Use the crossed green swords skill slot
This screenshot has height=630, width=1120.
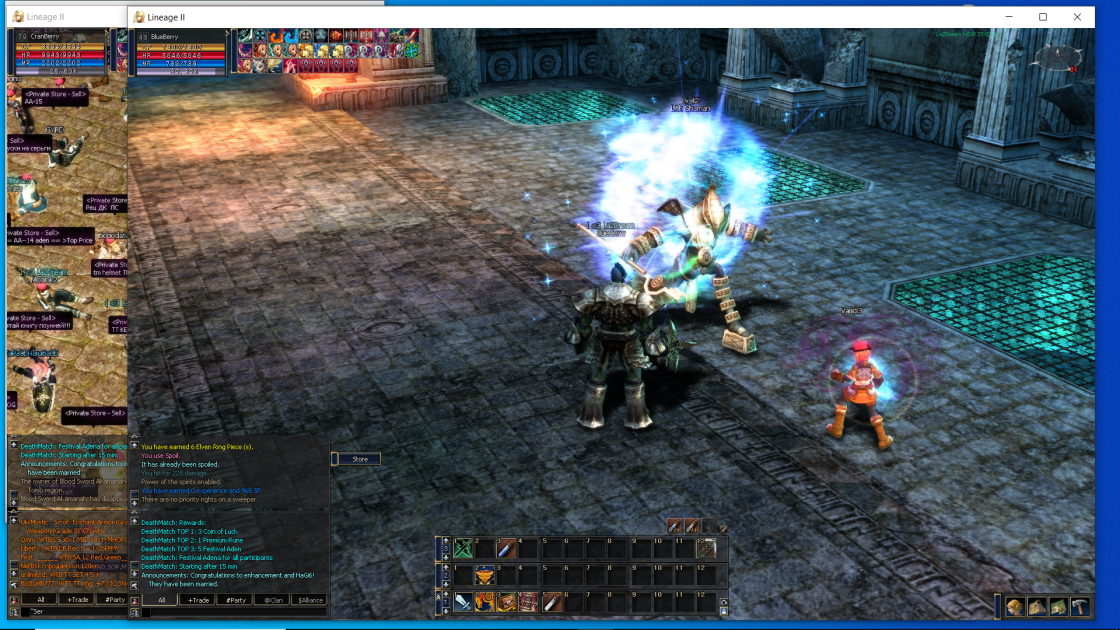[x=463, y=548]
